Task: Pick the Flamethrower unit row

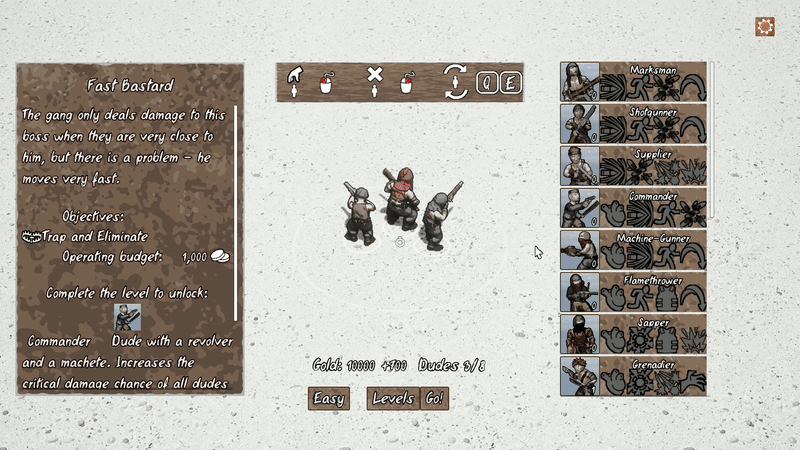Action: [633, 292]
